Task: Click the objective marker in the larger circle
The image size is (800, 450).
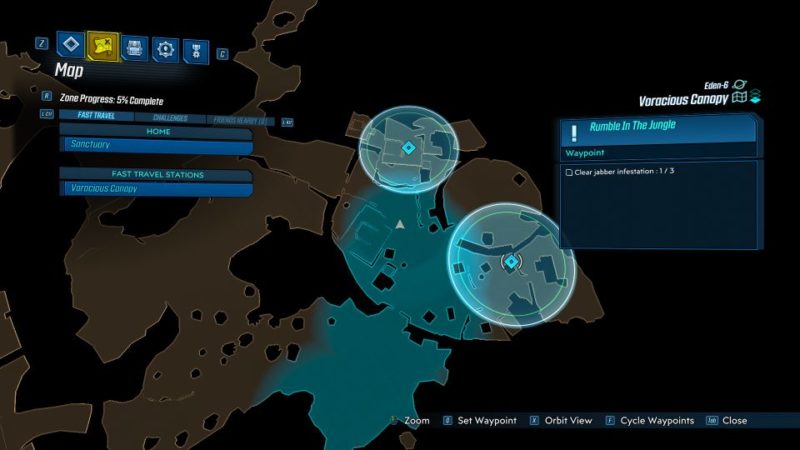Action: coord(511,262)
